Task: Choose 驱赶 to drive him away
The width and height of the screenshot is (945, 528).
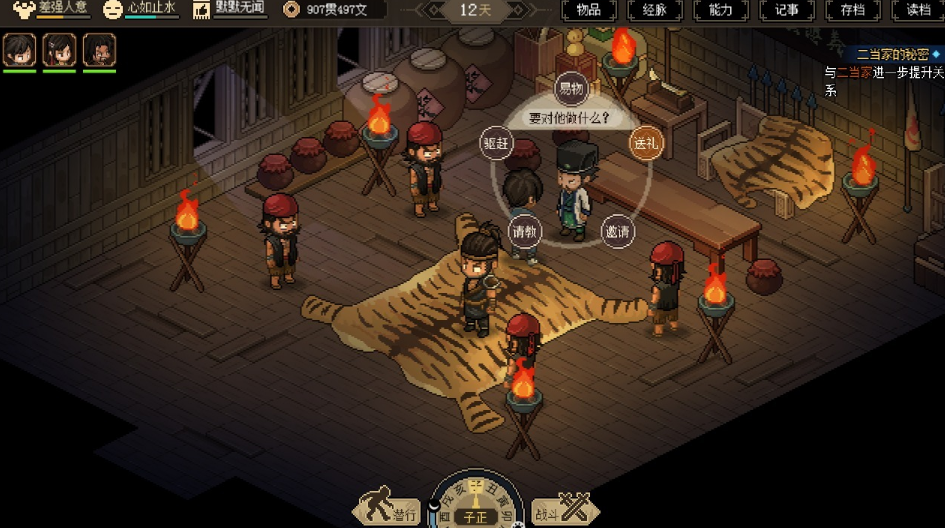Action: 497,142
